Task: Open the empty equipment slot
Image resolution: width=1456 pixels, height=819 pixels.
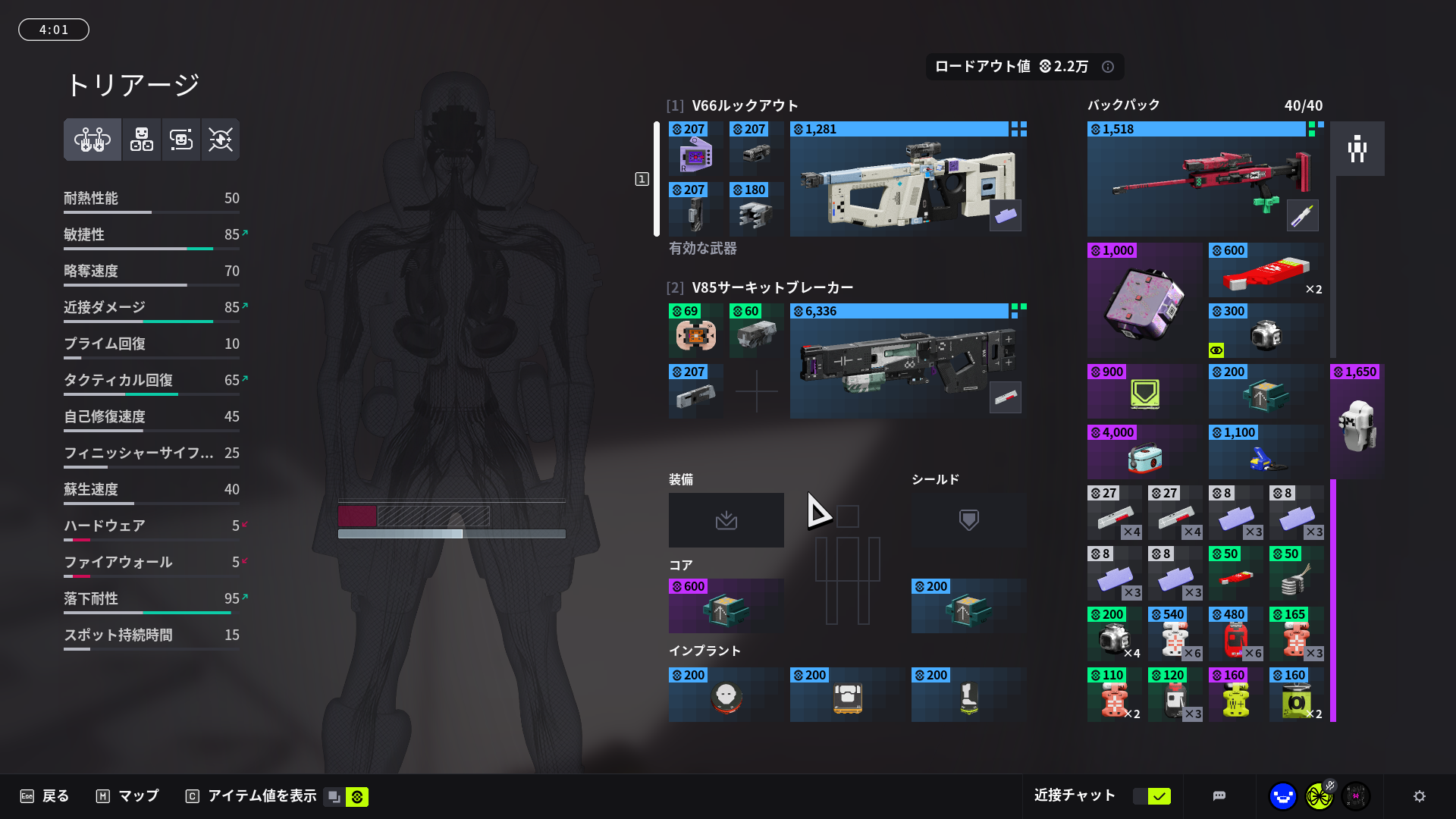Action: pos(726,520)
